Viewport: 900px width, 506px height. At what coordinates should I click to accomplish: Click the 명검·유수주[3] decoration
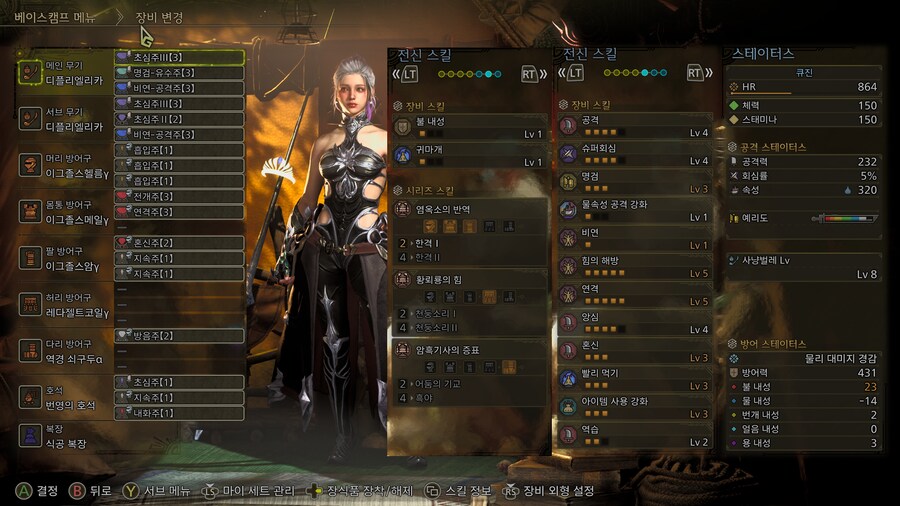coord(180,73)
